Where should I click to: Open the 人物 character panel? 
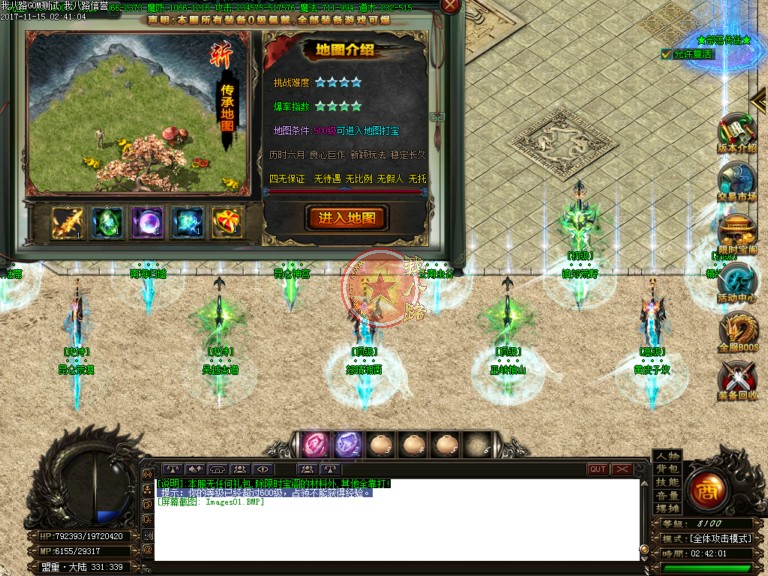666,456
